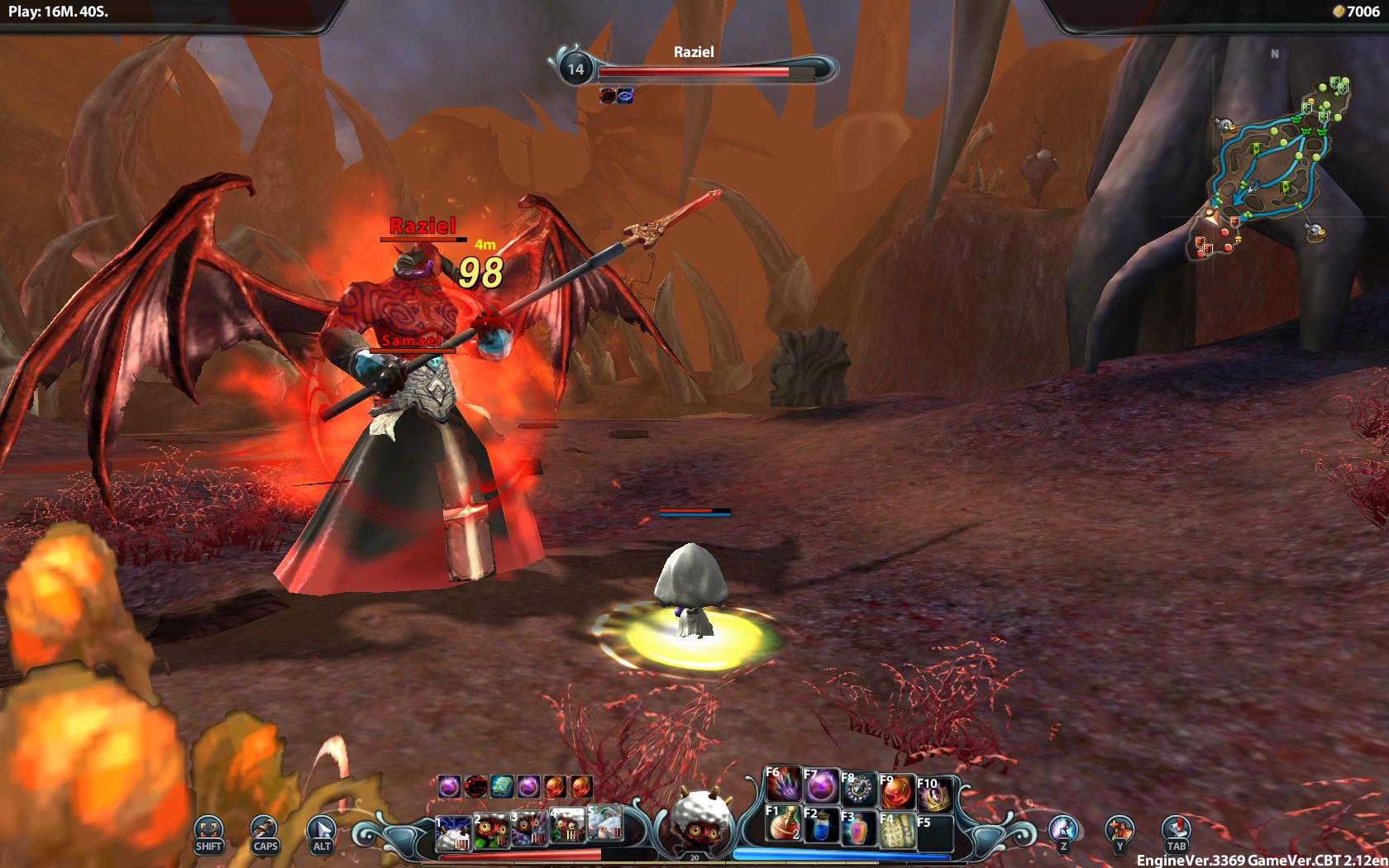Use the skill in hotbar slot 2
Image resolution: width=1389 pixels, height=868 pixels.
coord(491,831)
